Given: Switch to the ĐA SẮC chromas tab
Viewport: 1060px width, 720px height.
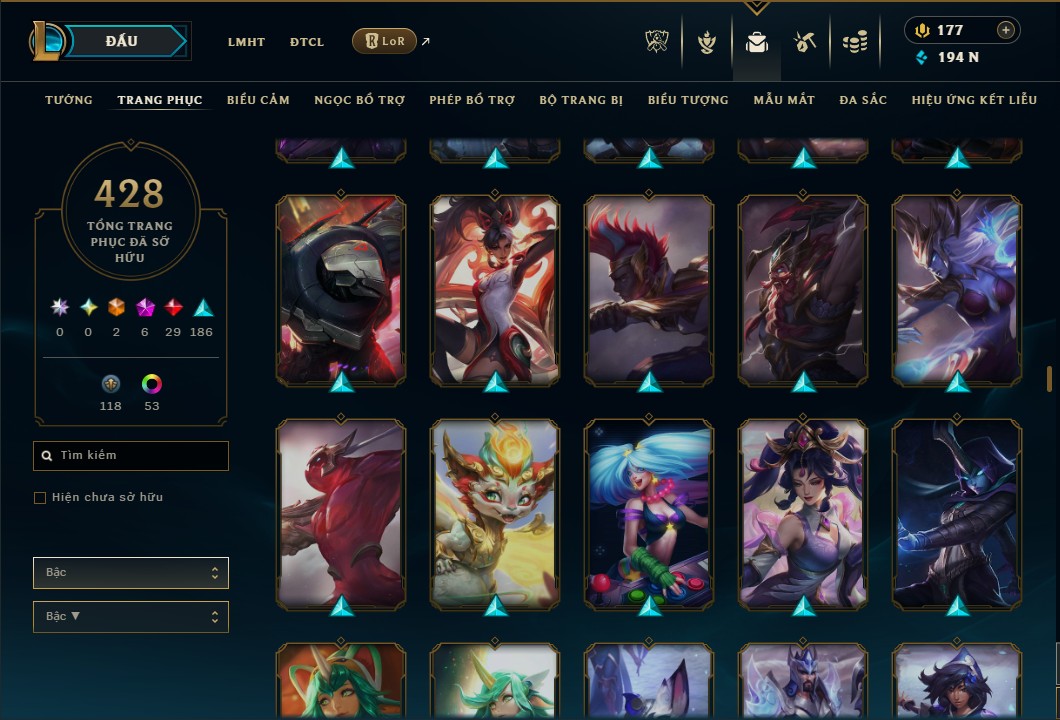Looking at the screenshot, I should (x=863, y=100).
